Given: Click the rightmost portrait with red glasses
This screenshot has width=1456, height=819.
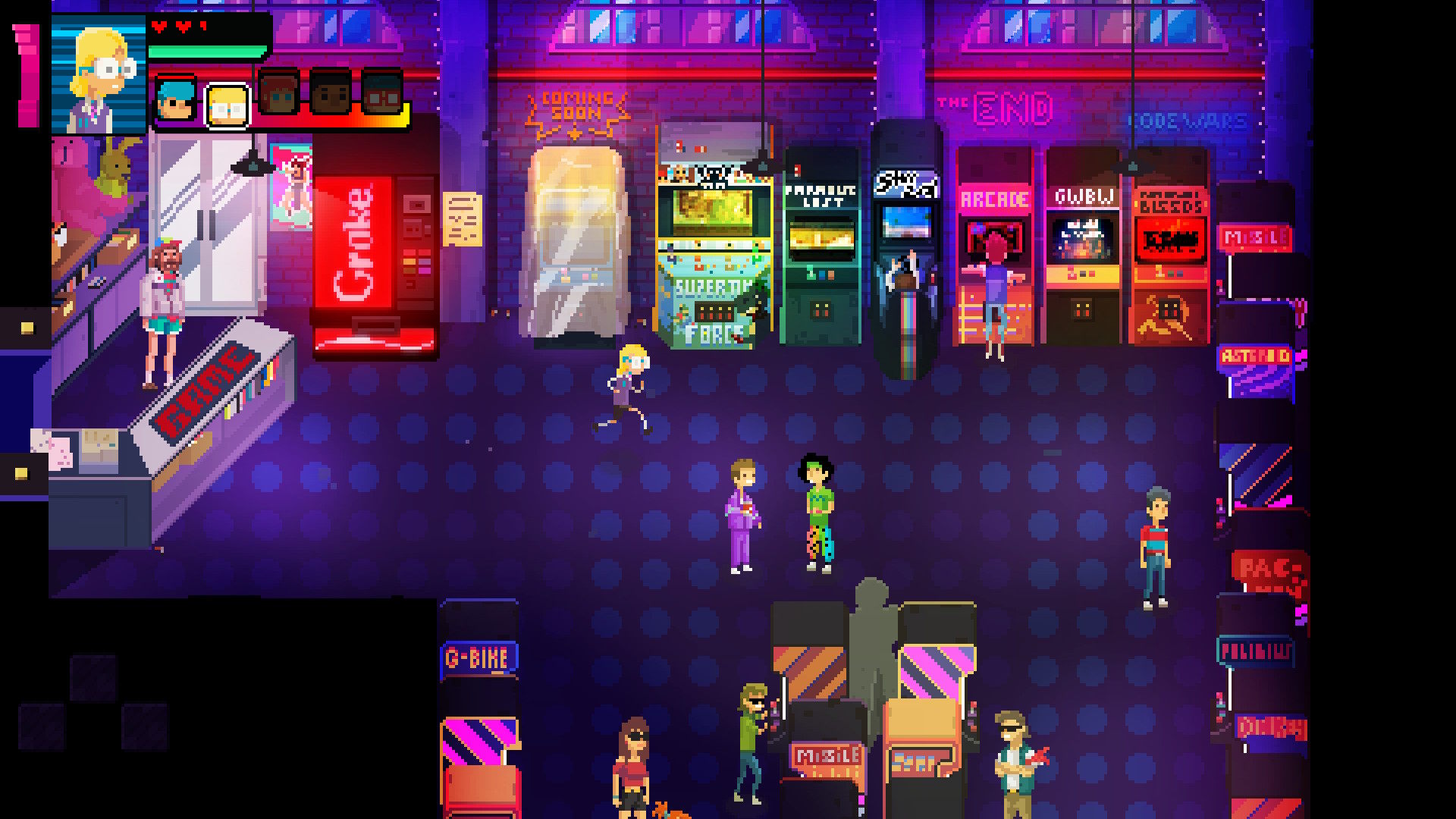Looking at the screenshot, I should coord(384,96).
